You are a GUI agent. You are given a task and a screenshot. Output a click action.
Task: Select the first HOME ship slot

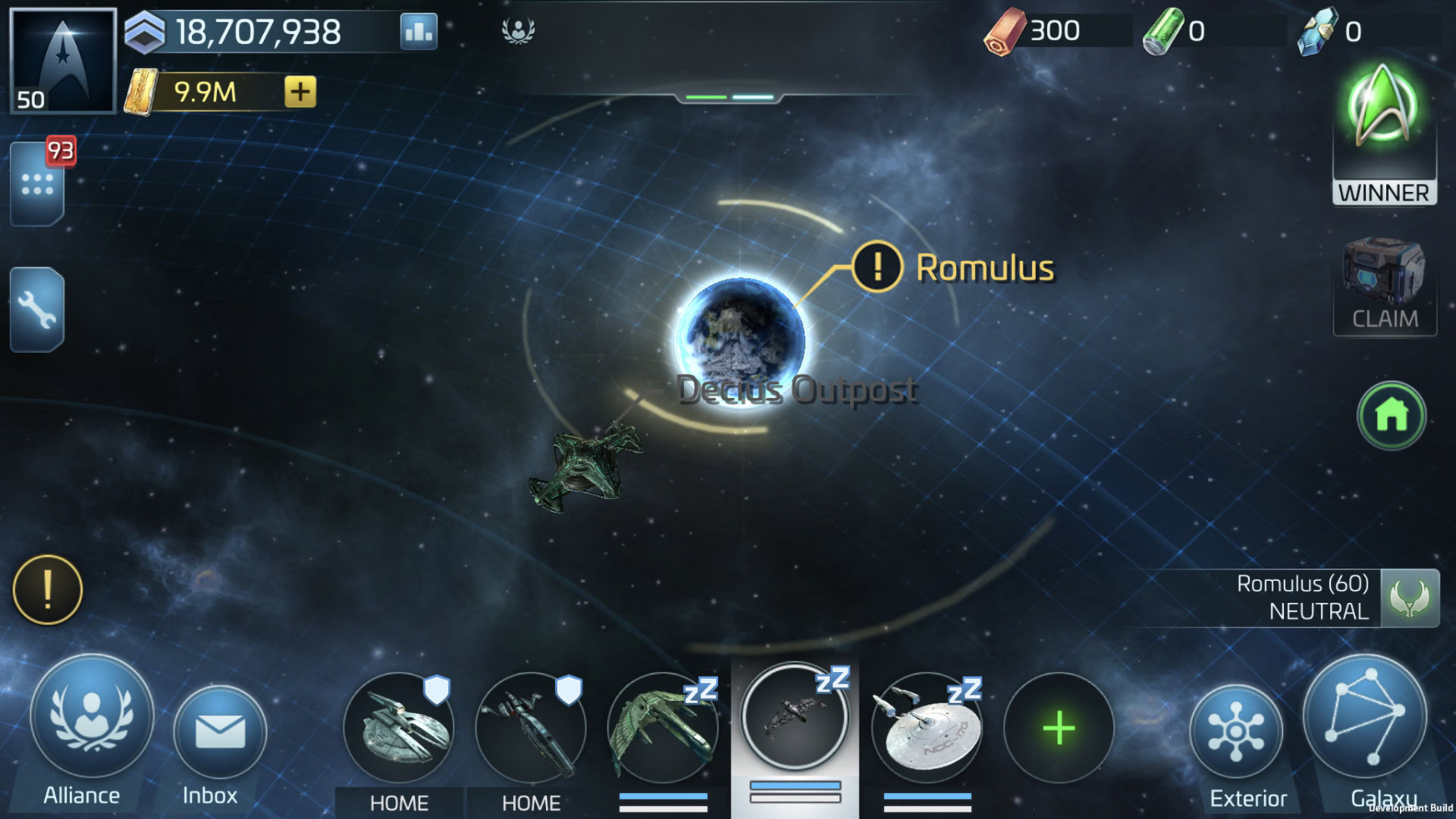click(399, 728)
